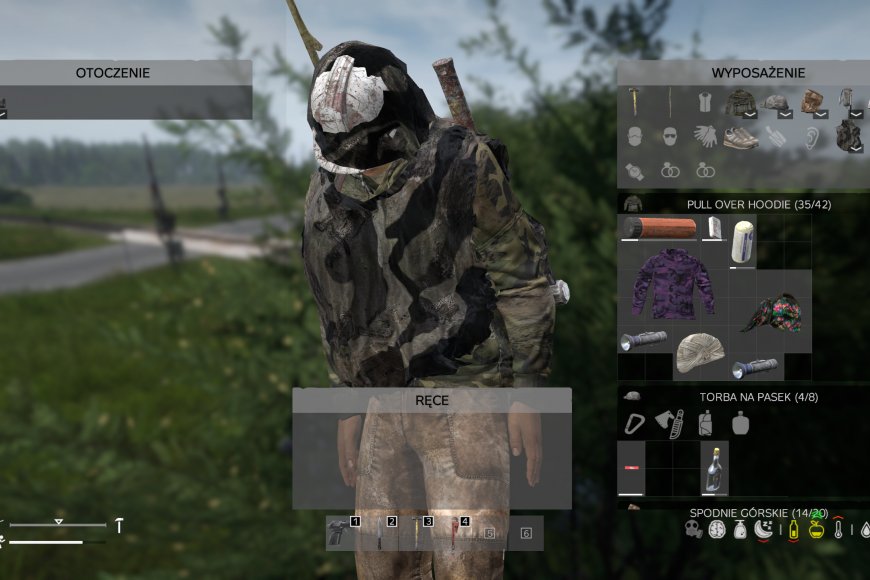Click the empty wristwatch equipment slot
Image resolution: width=870 pixels, height=580 pixels.
pyautogui.click(x=633, y=170)
